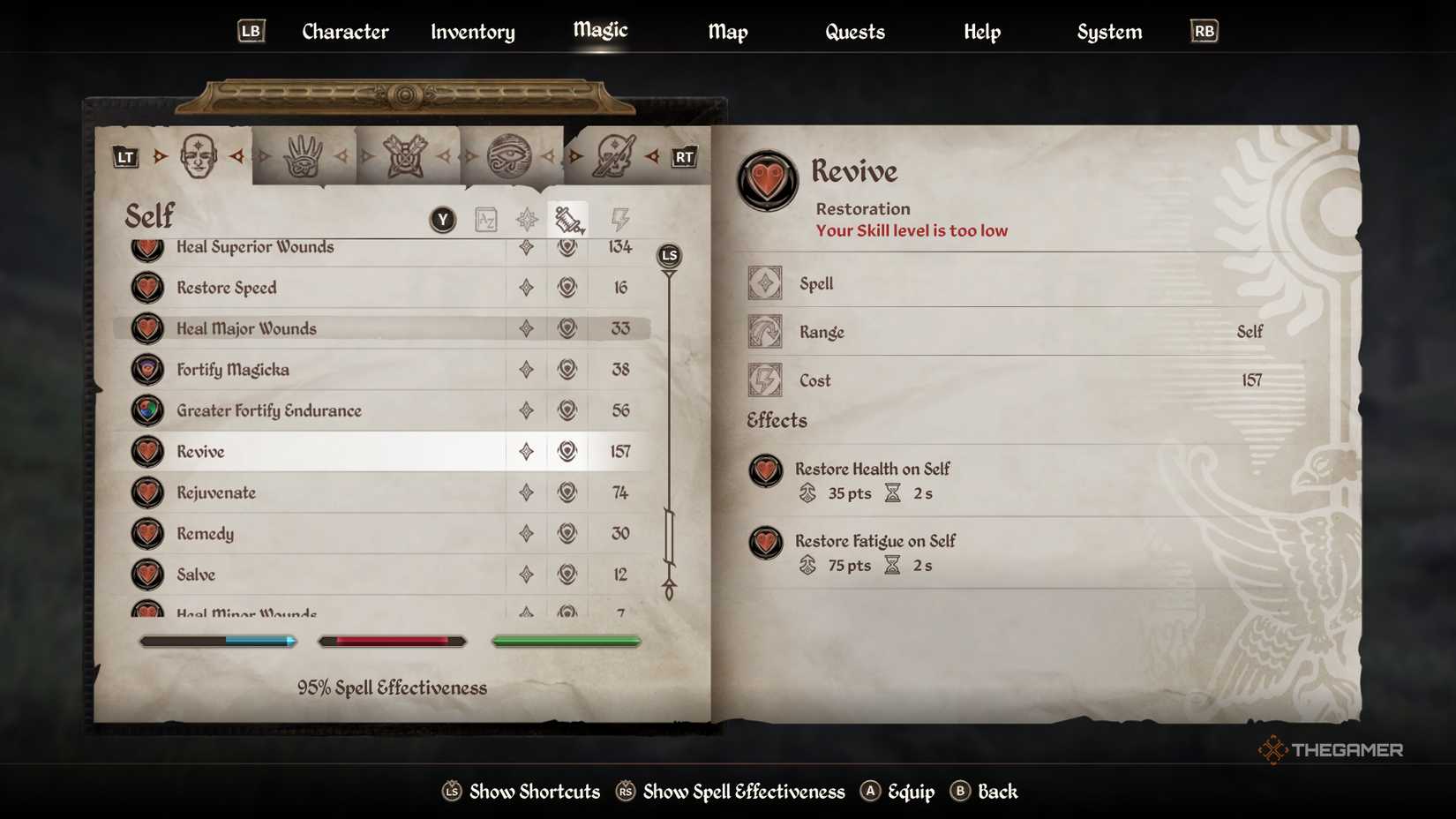Open the crossed-arrows spell category tab
Image resolution: width=1456 pixels, height=819 pixels.
click(408, 154)
